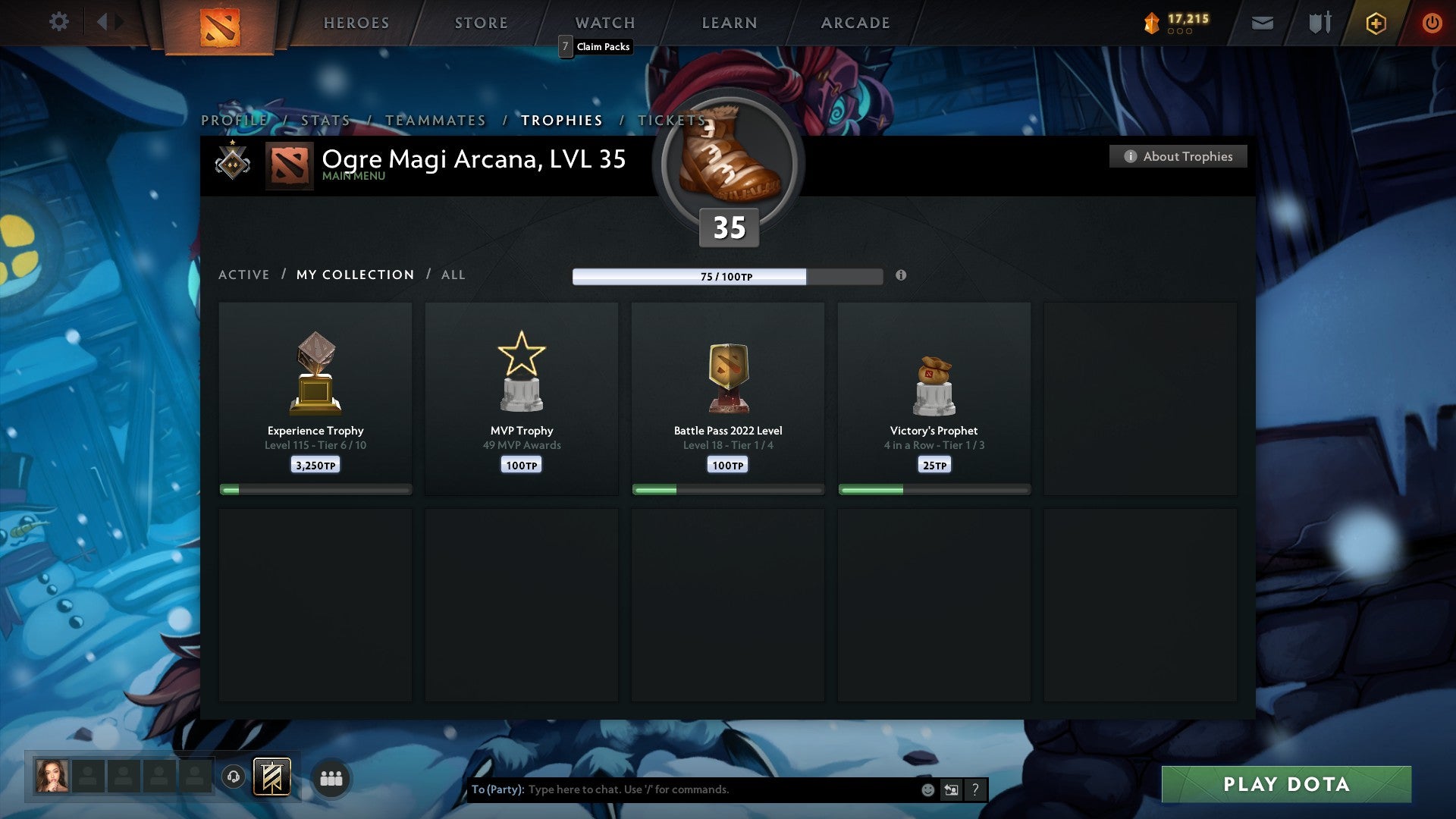
Task: Open the mail inbox icon
Action: 1263,23
